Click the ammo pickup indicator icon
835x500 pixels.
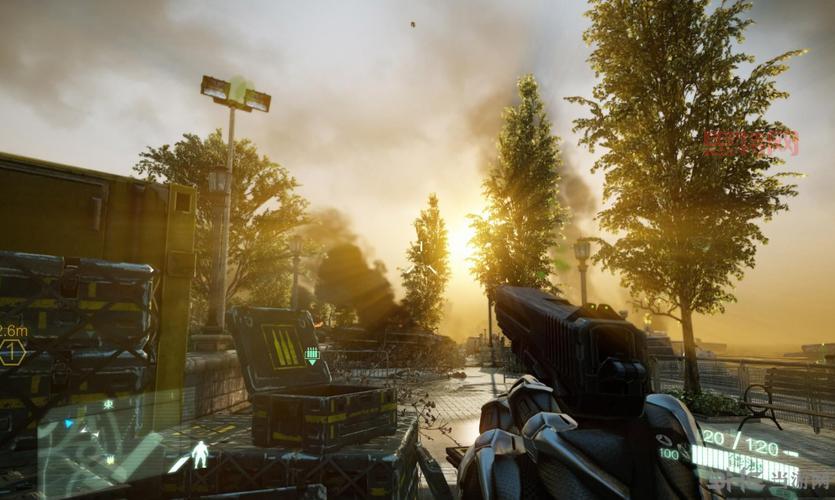coord(312,355)
